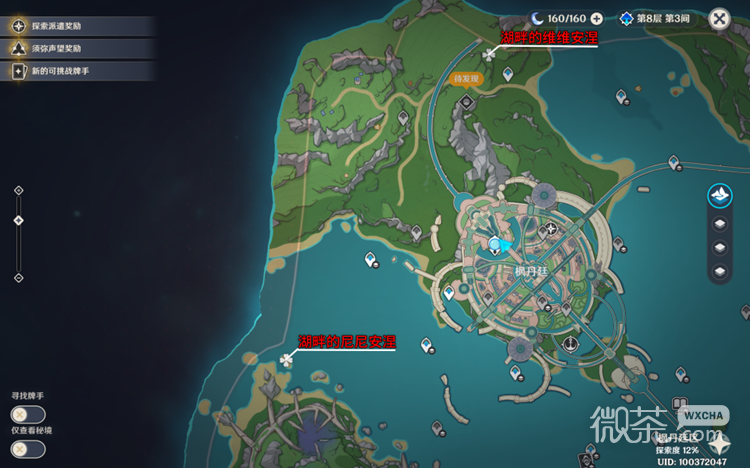
Task: Select the 湖畔的维维安涅 clover map marker
Action: coord(489,54)
